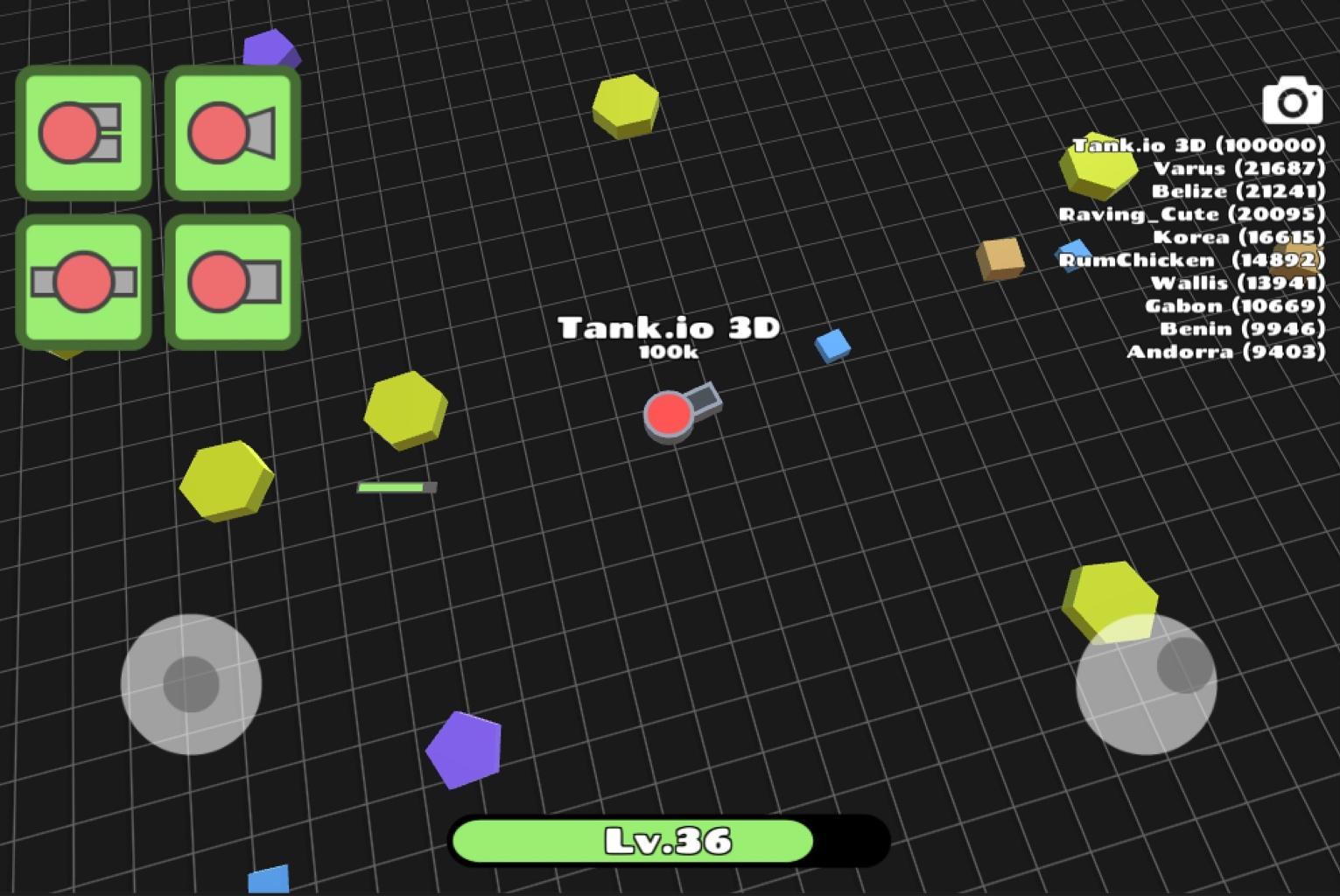Select the twin-barrel tank upgrade
The image size is (1340, 896).
[x=83, y=134]
